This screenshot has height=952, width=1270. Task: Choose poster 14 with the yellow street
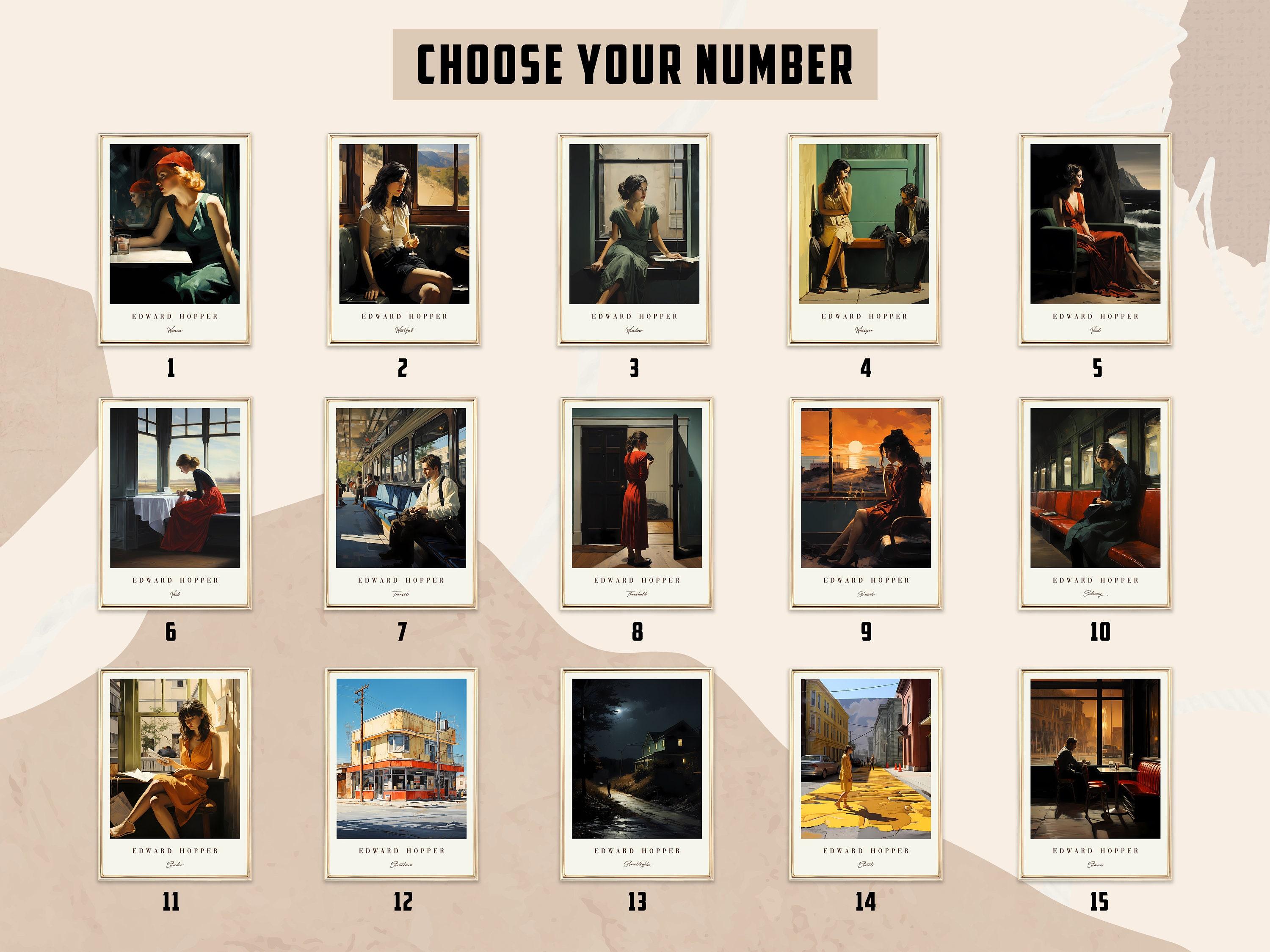coord(866,759)
